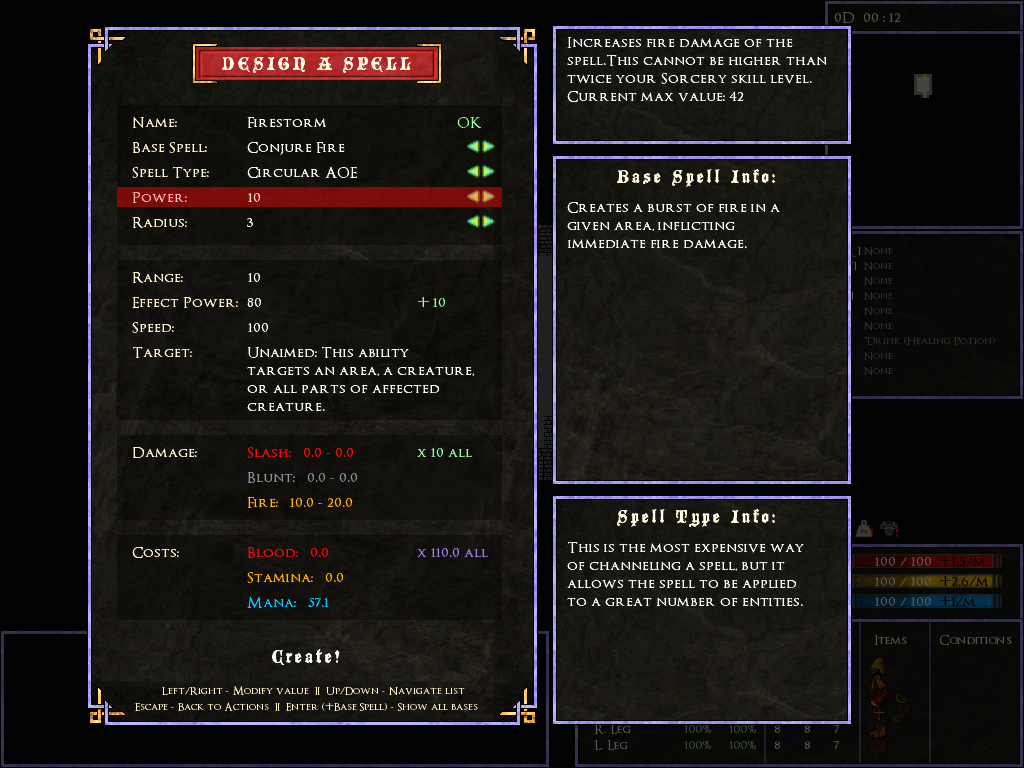Decrease Radius with the left arrow

(x=473, y=222)
